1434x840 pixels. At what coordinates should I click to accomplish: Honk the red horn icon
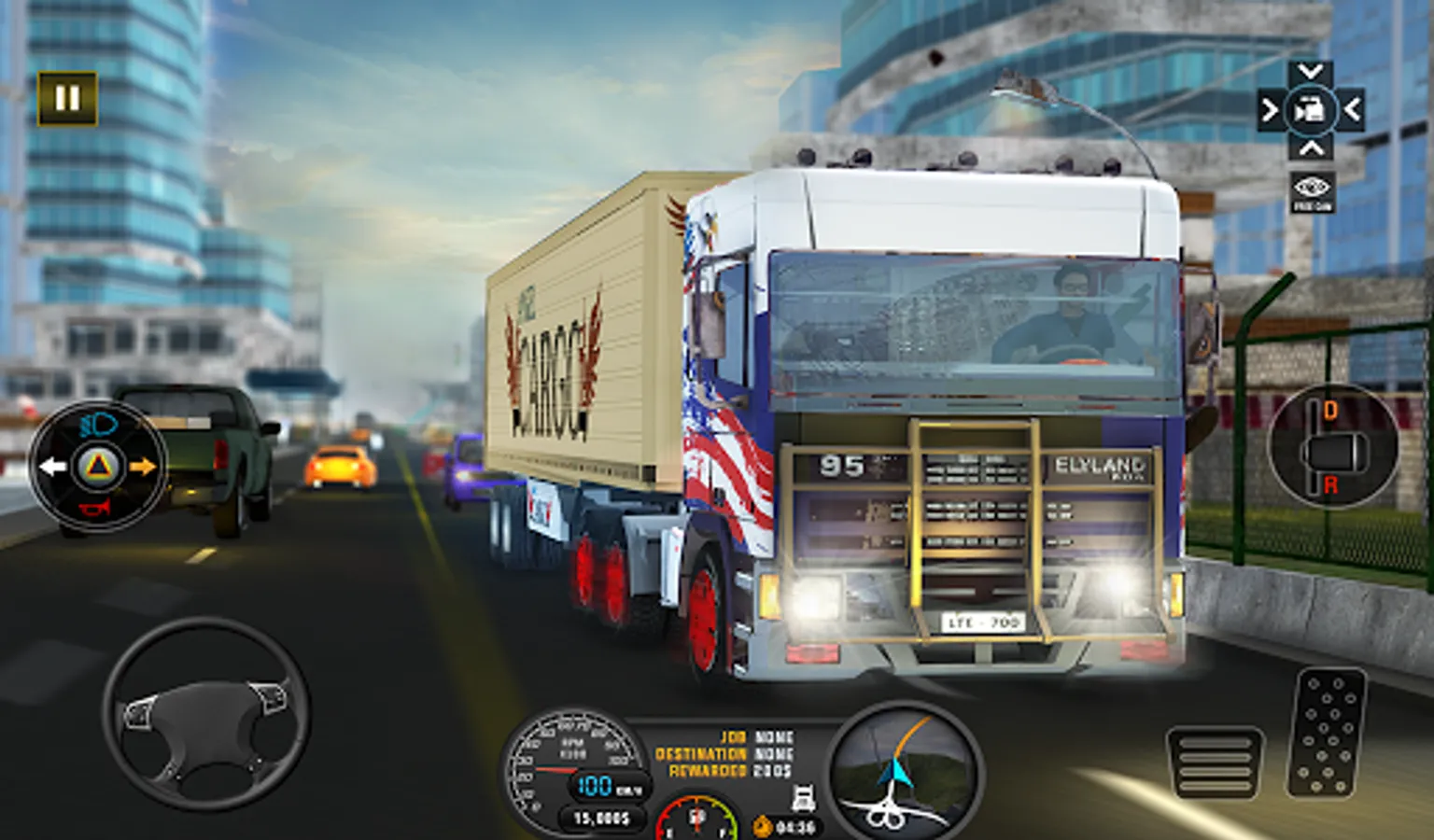(x=96, y=508)
